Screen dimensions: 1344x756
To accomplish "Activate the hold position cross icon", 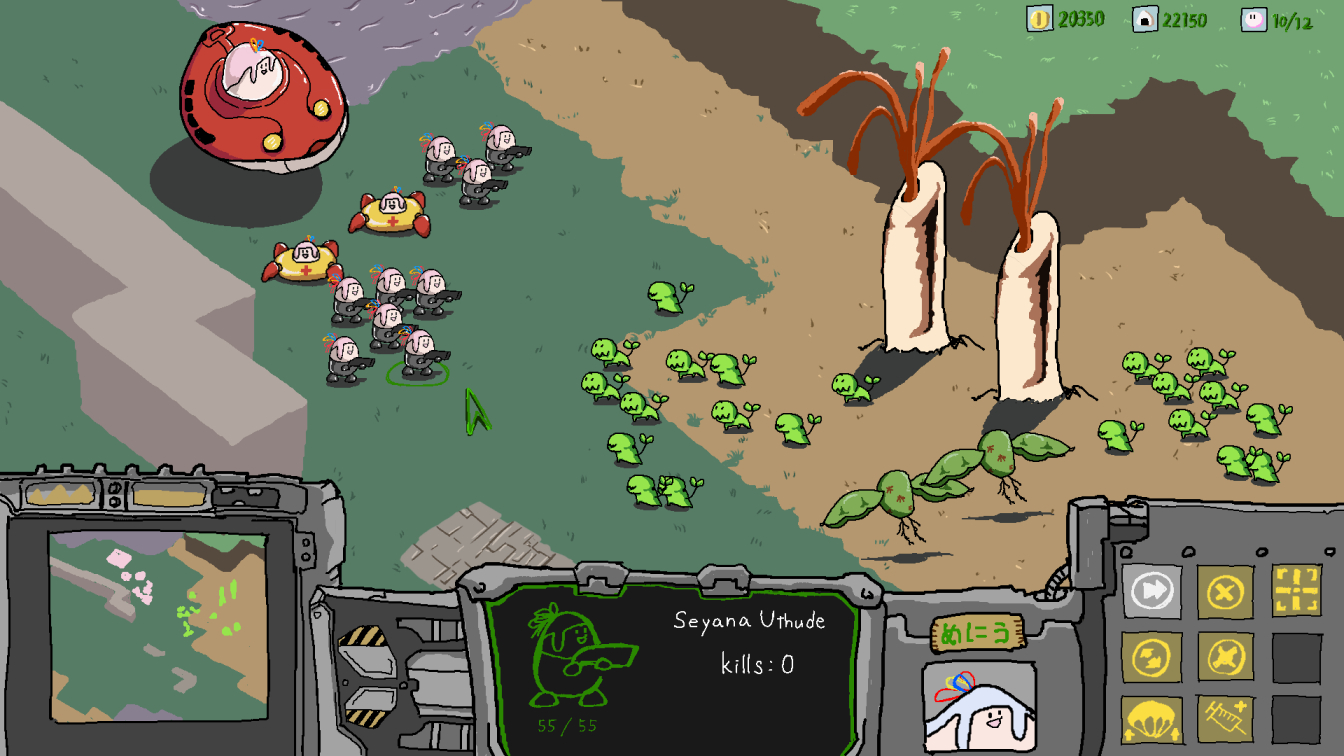I will [1225, 657].
